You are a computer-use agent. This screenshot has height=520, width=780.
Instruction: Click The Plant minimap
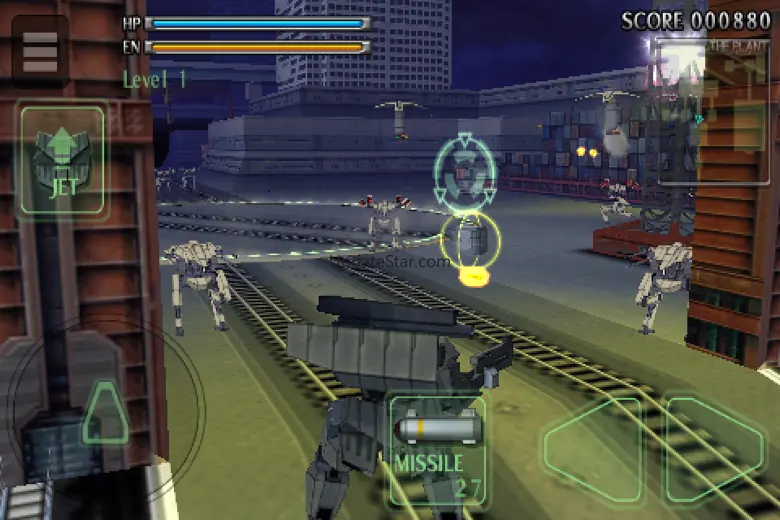tap(712, 110)
